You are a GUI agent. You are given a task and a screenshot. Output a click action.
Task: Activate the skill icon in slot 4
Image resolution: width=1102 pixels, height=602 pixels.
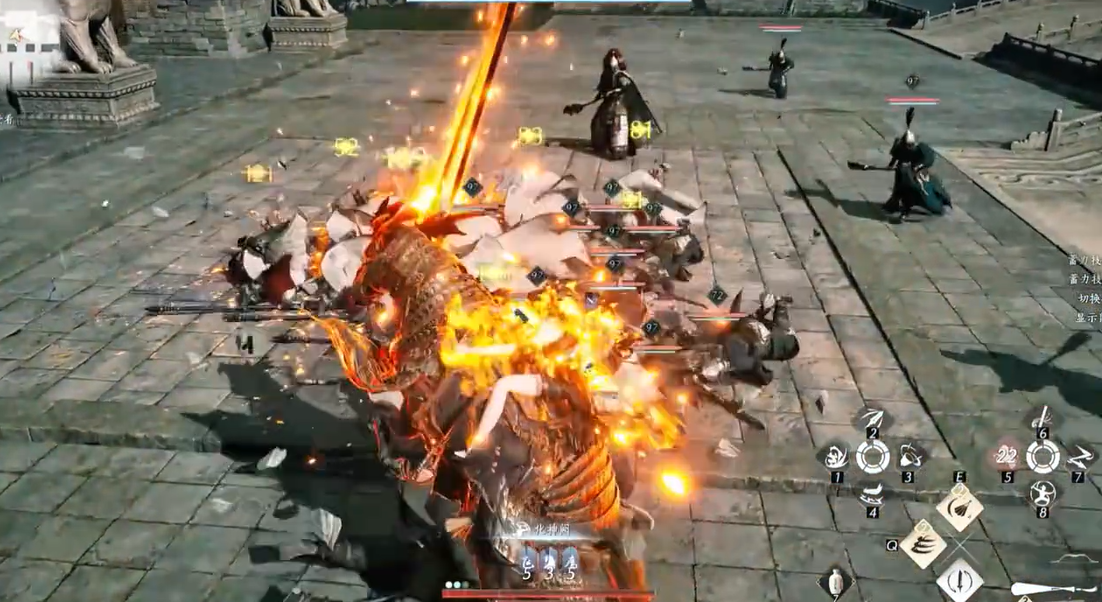(872, 494)
